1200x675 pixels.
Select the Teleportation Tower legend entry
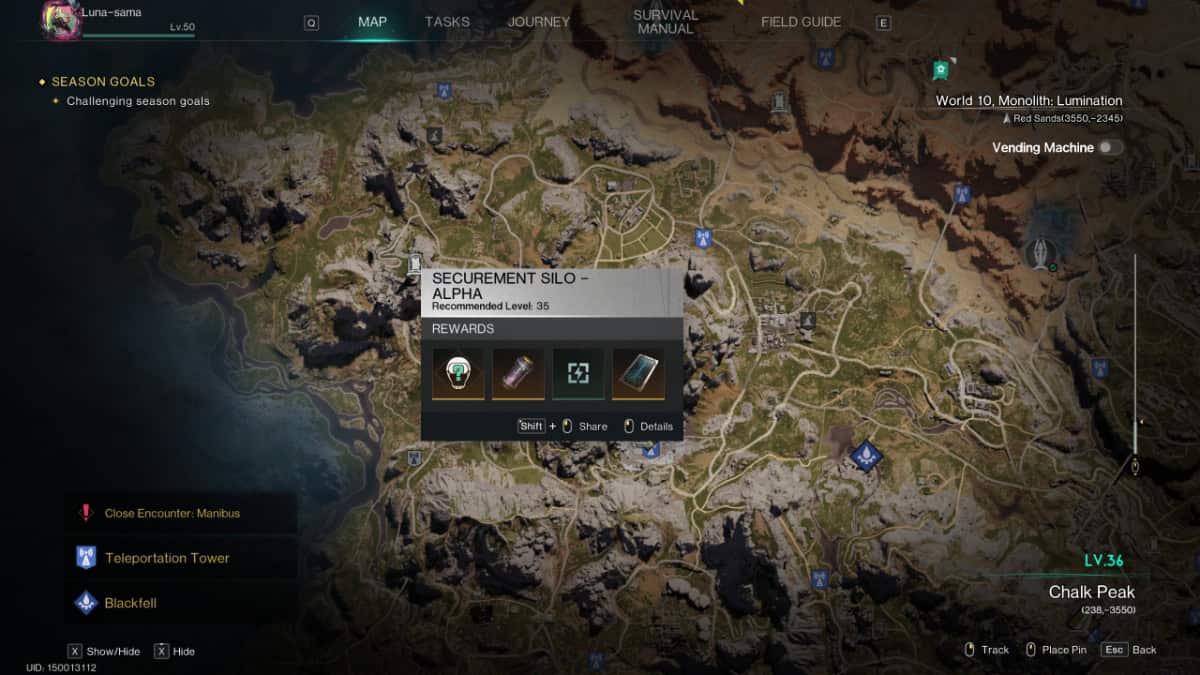[x=167, y=558]
